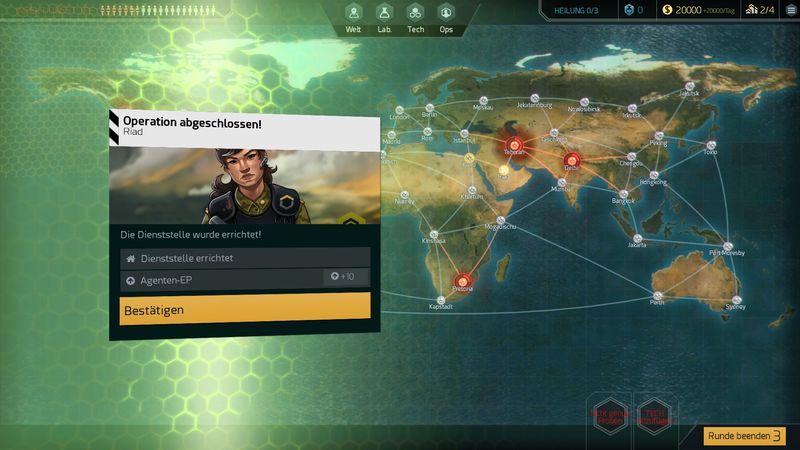Pick the Port Moresby city node
Screen dimensions: 800x450
point(728,245)
